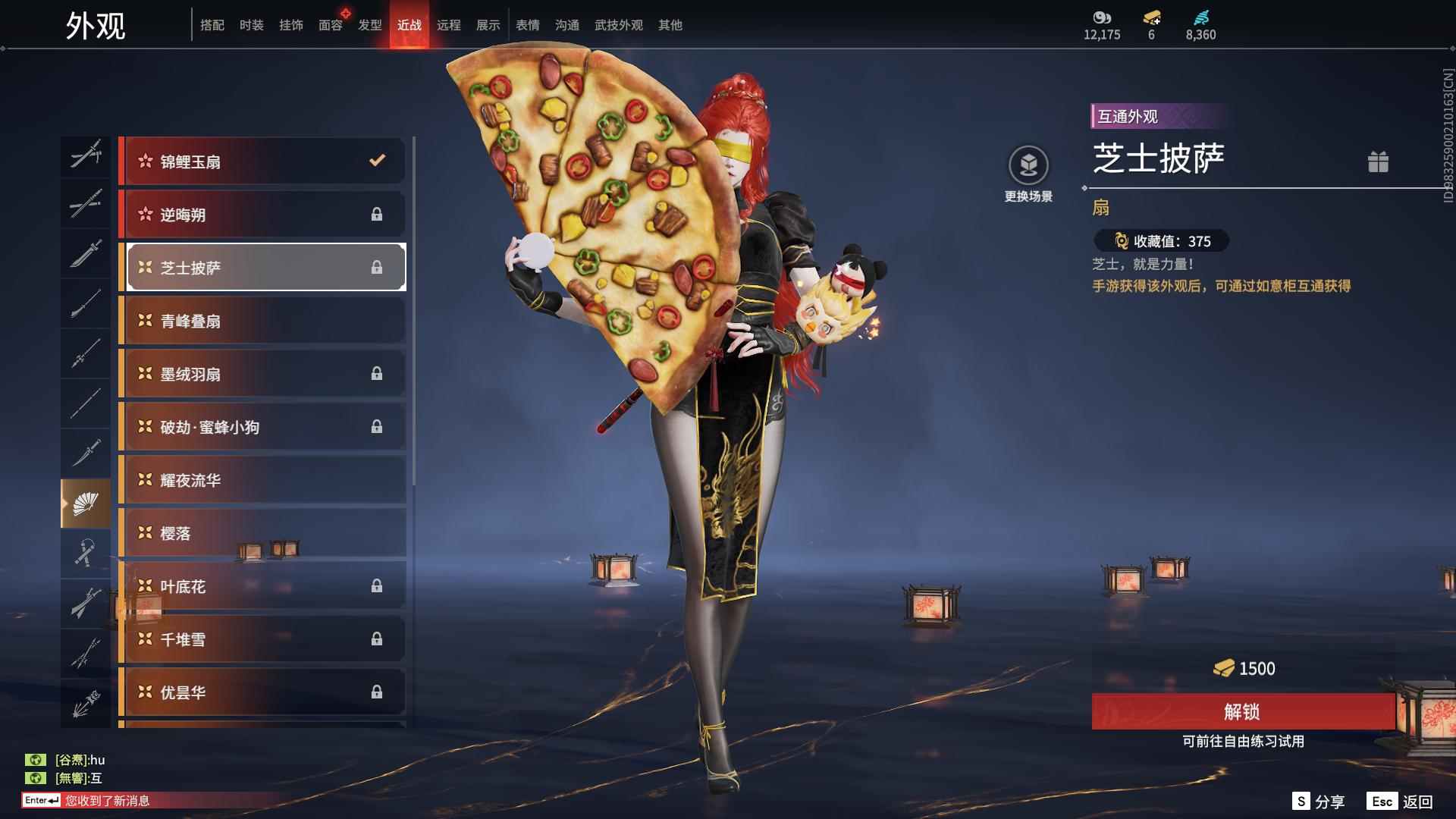Screen dimensions: 1456x819
Task: Open the 挂饰 tab
Action: [x=291, y=25]
